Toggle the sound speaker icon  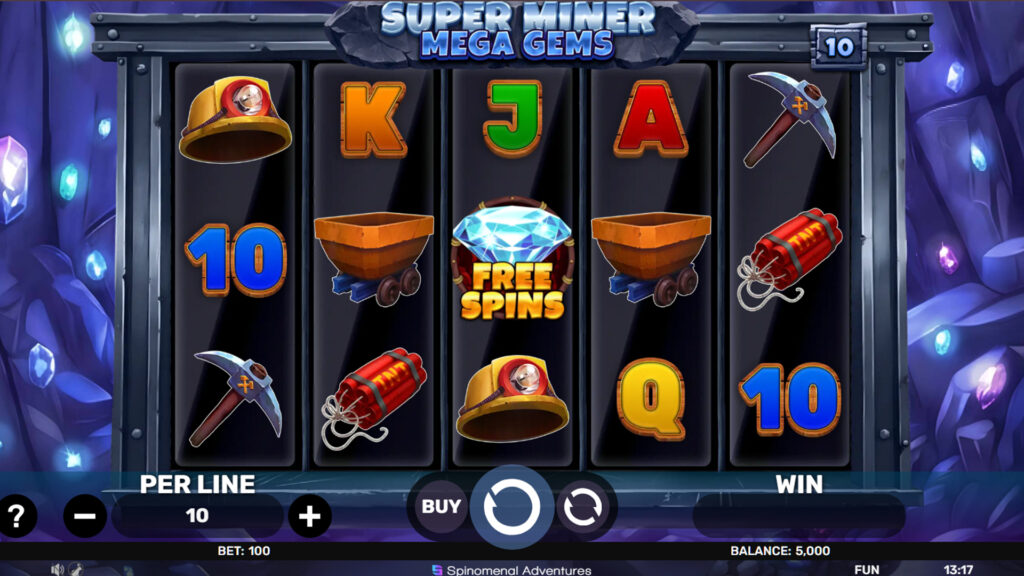(x=57, y=569)
